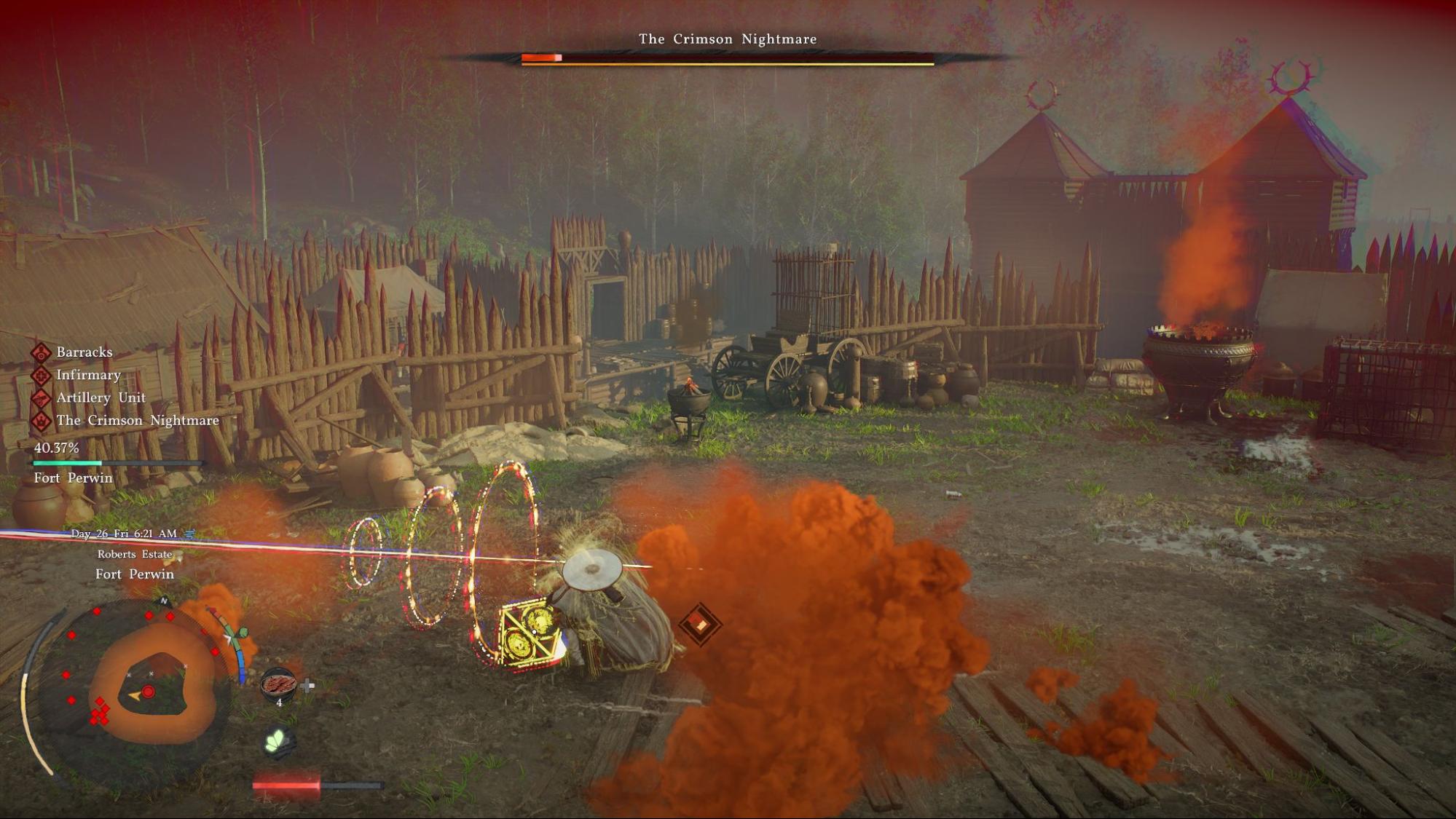Use the grilled meat food slot
Viewport: 1456px width, 819px height.
pyautogui.click(x=279, y=684)
